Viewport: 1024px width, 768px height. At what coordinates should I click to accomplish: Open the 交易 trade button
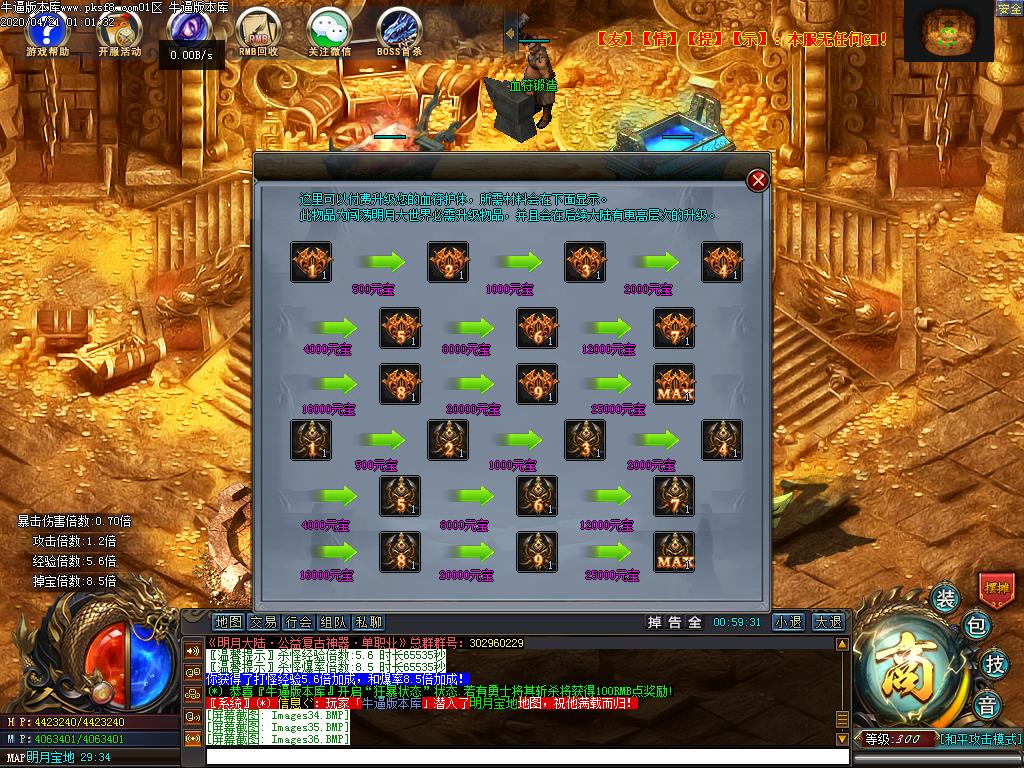(x=264, y=622)
